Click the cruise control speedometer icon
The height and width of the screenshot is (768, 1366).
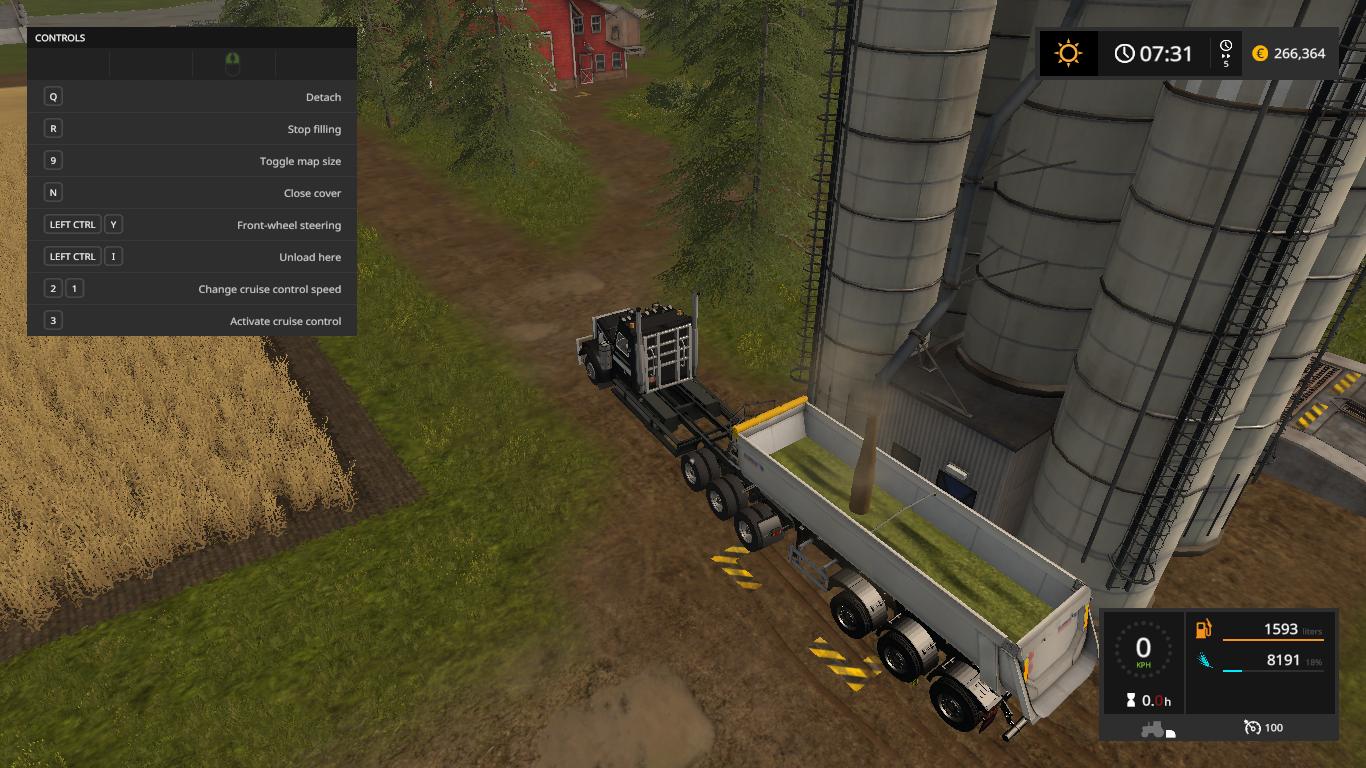pyautogui.click(x=1252, y=727)
